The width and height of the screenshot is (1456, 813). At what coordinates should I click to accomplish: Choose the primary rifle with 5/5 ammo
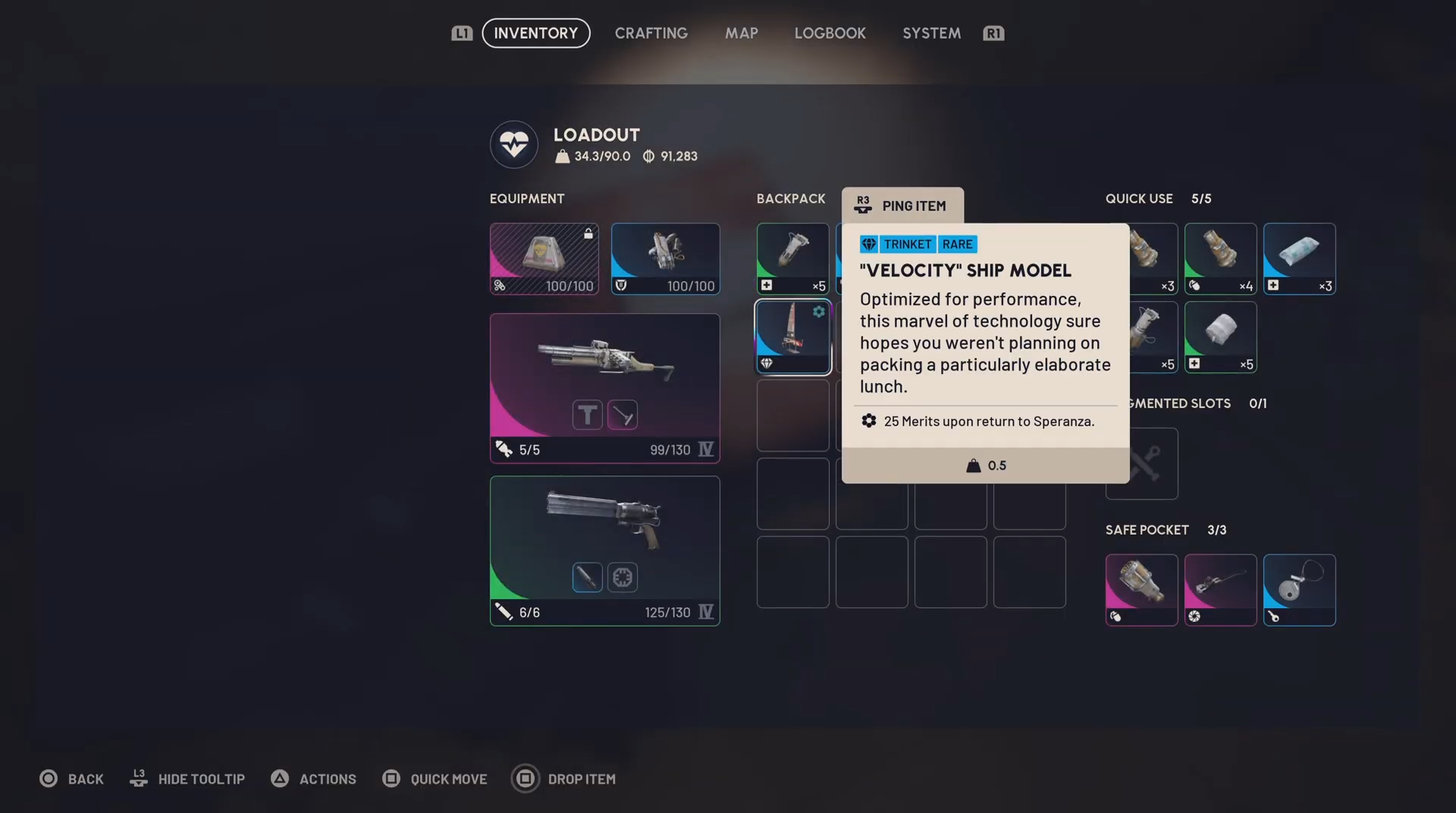(x=604, y=388)
